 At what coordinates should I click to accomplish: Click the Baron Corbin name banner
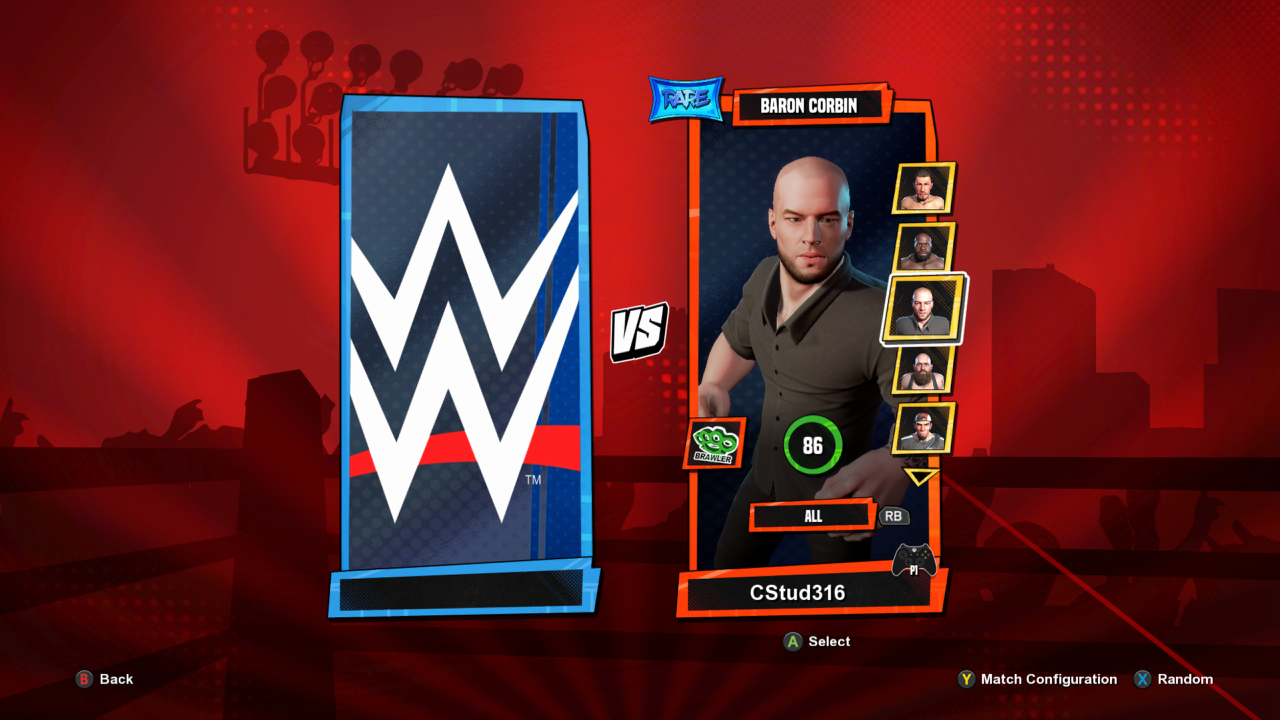click(x=810, y=105)
